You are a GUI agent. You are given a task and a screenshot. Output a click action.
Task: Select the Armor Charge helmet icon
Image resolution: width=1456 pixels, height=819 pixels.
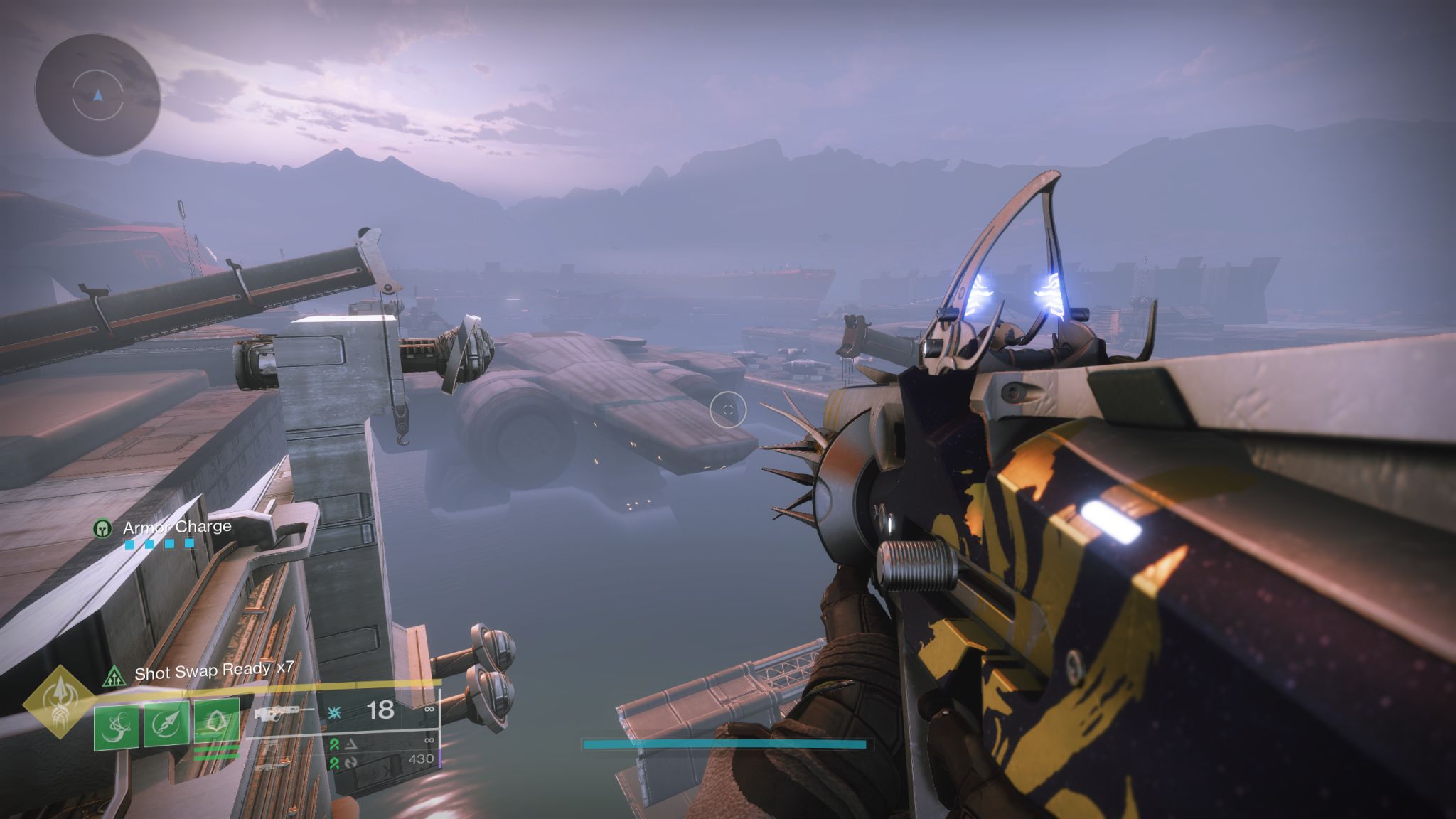coord(104,528)
